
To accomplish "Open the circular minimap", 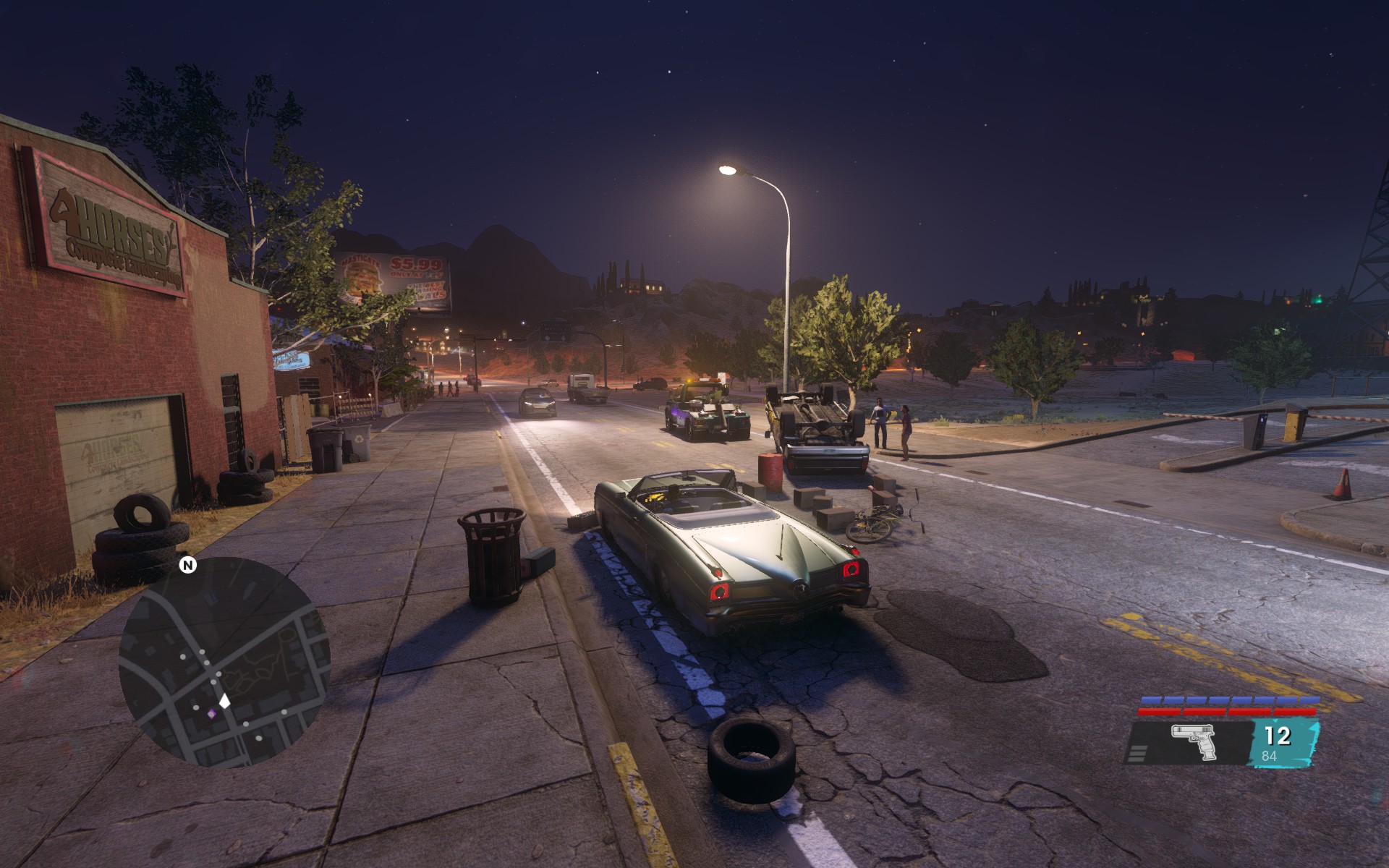I will click(224, 662).
